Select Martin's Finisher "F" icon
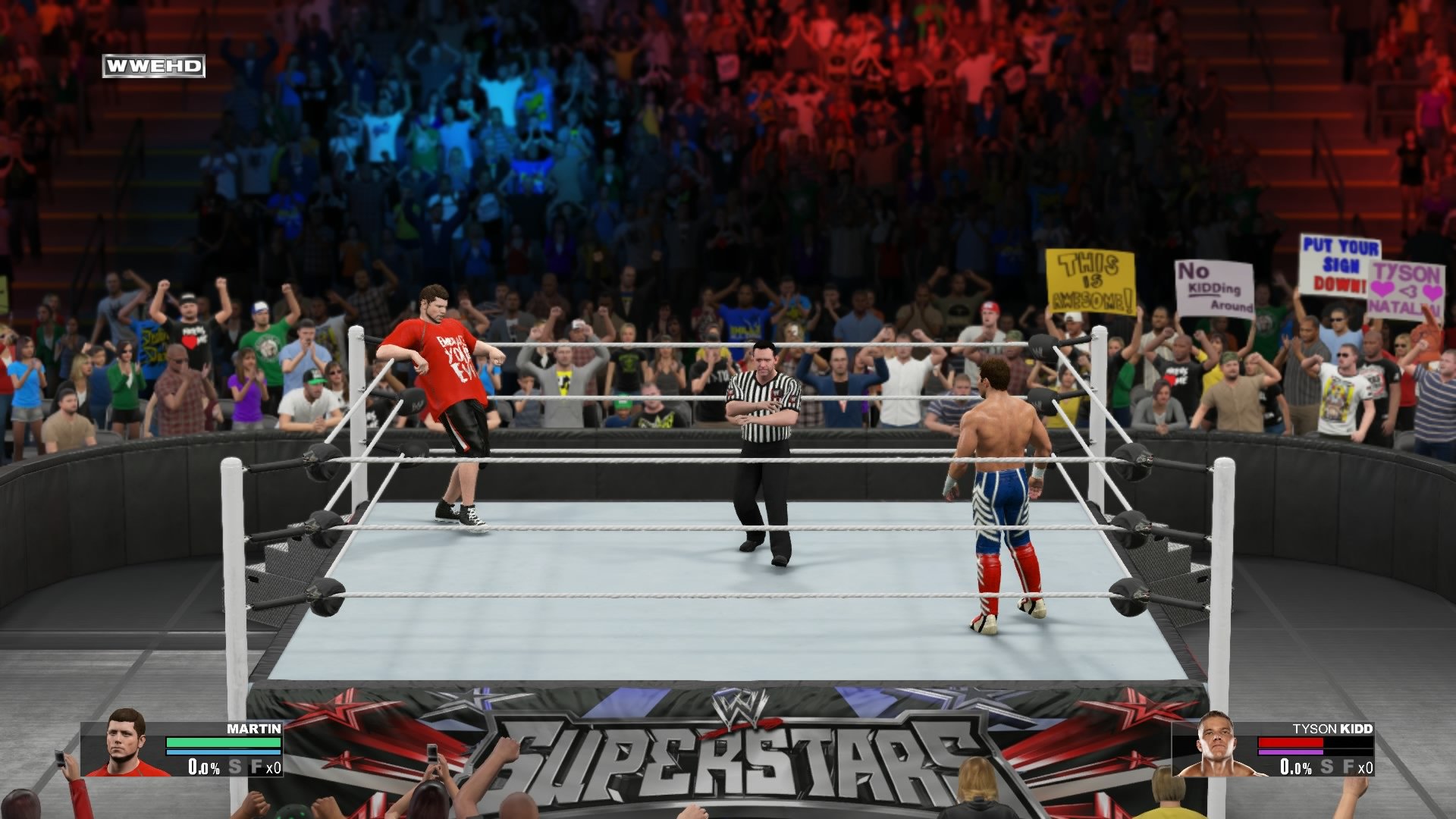This screenshot has width=1456, height=819. coord(256,767)
